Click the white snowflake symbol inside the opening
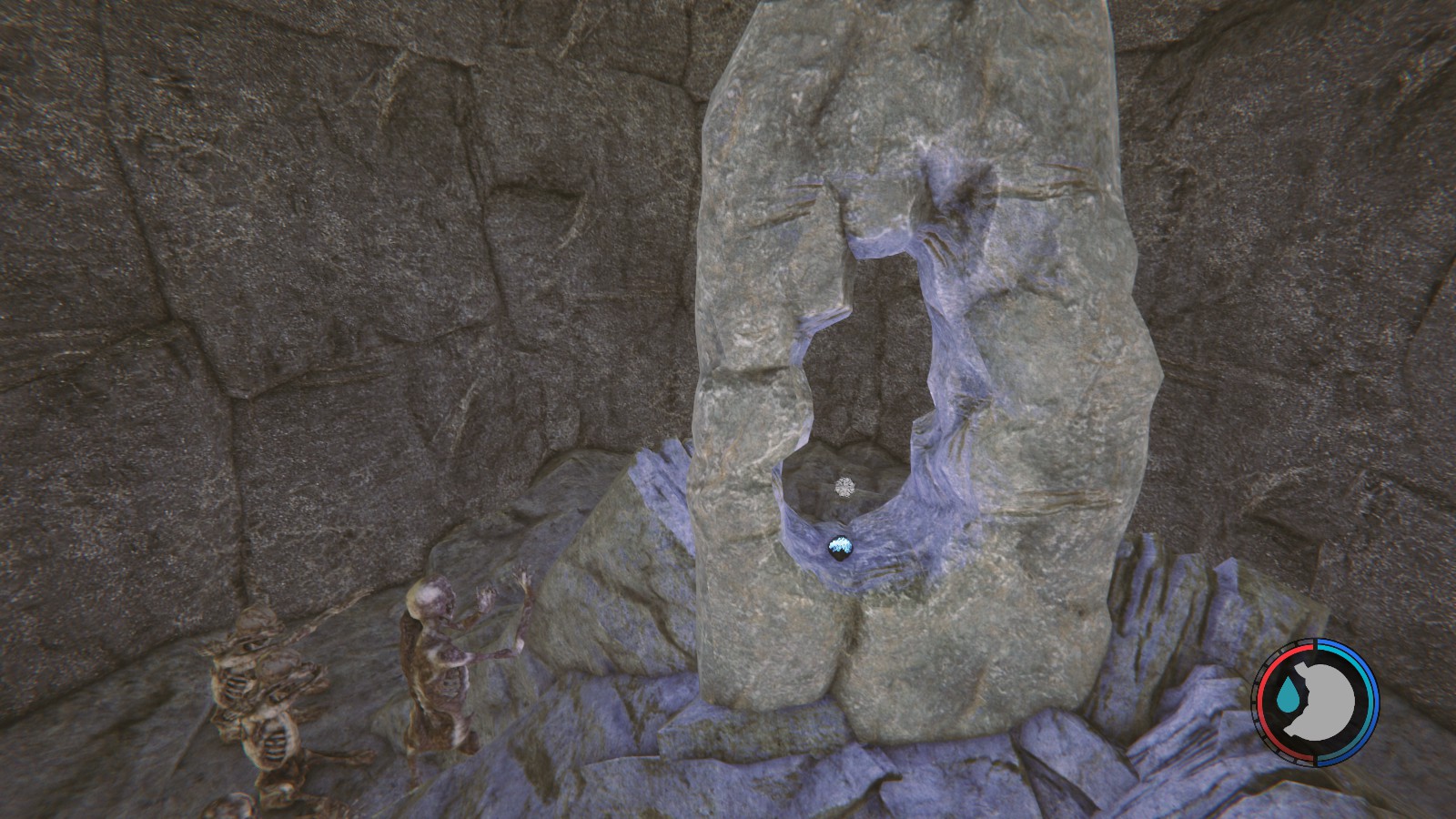 pyautogui.click(x=844, y=486)
